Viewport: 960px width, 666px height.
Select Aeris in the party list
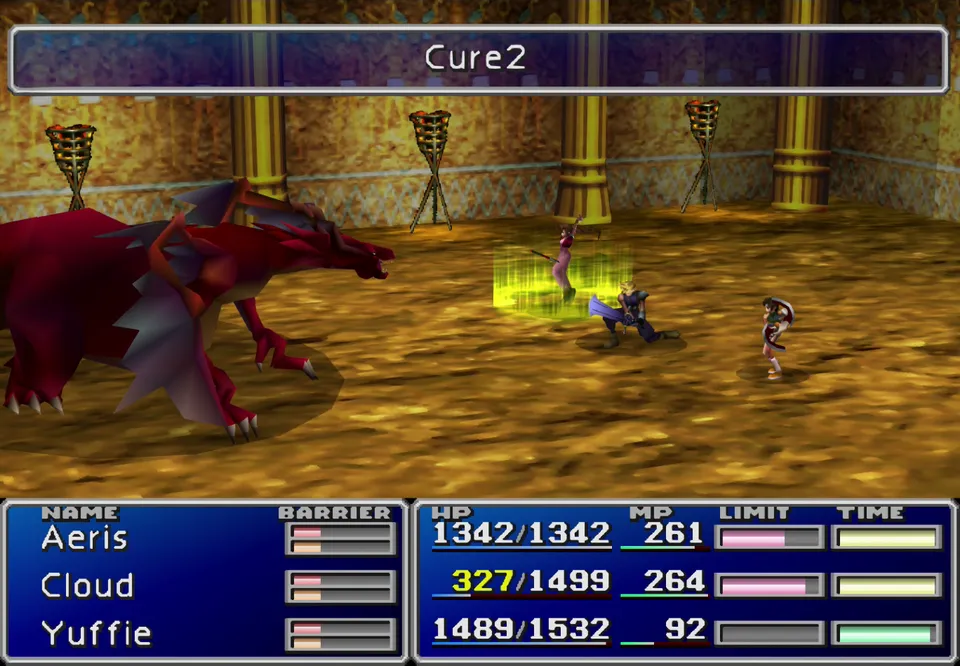point(84,539)
